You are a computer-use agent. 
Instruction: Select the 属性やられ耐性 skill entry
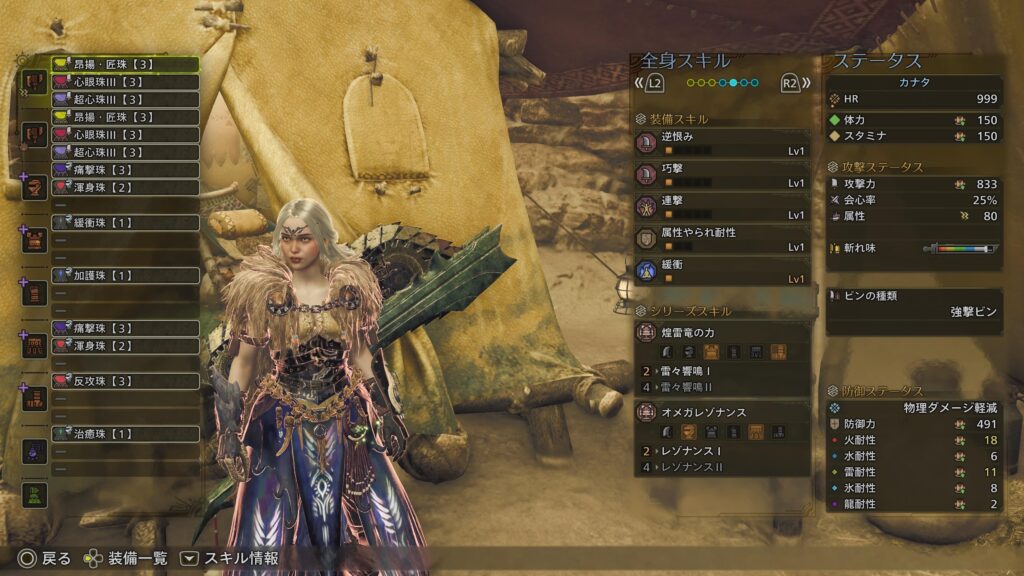721,239
